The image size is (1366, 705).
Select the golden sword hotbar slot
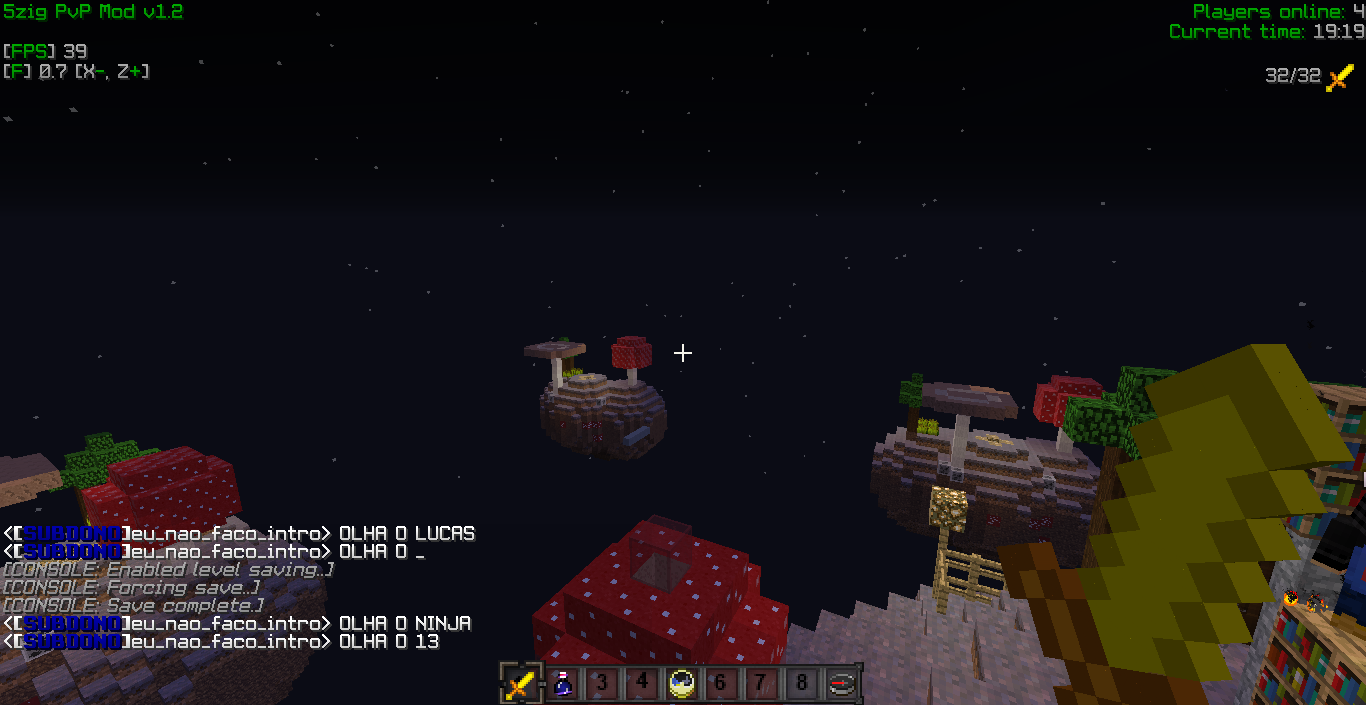tap(522, 684)
